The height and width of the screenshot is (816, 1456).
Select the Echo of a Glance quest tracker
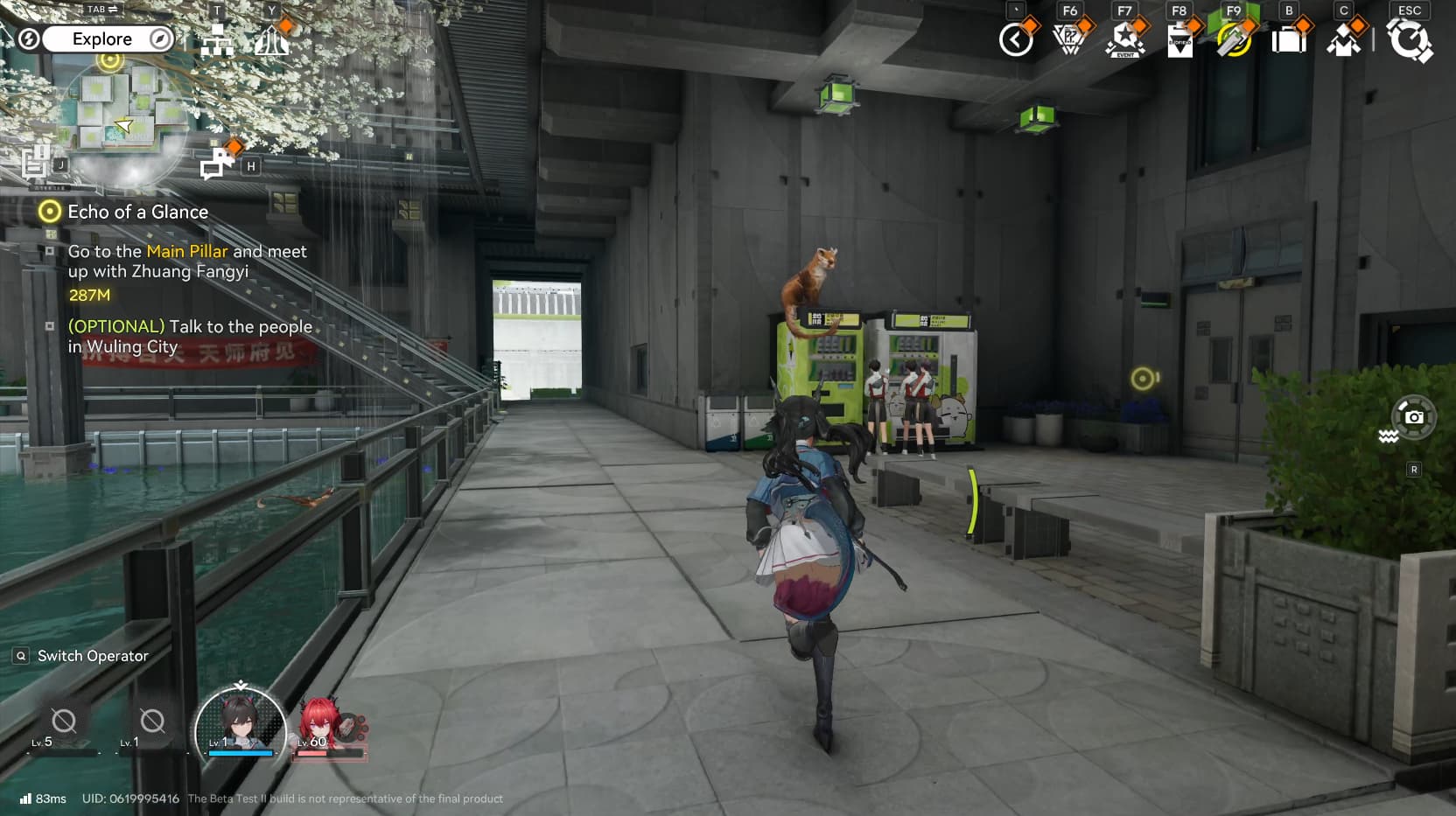pos(137,212)
